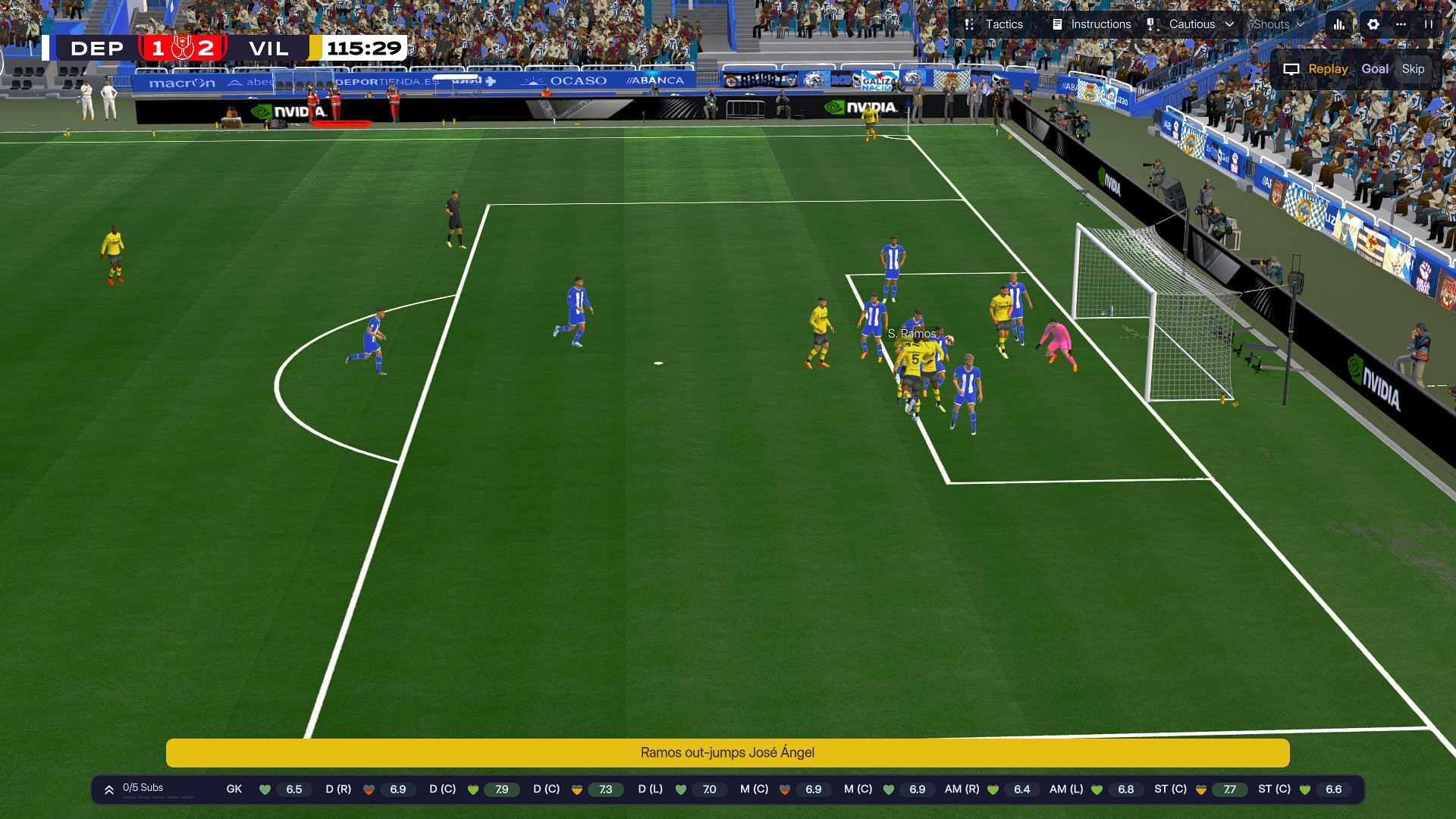Screen dimensions: 1456x819
Task: Show the match stats bar chart icon
Action: 1339,24
